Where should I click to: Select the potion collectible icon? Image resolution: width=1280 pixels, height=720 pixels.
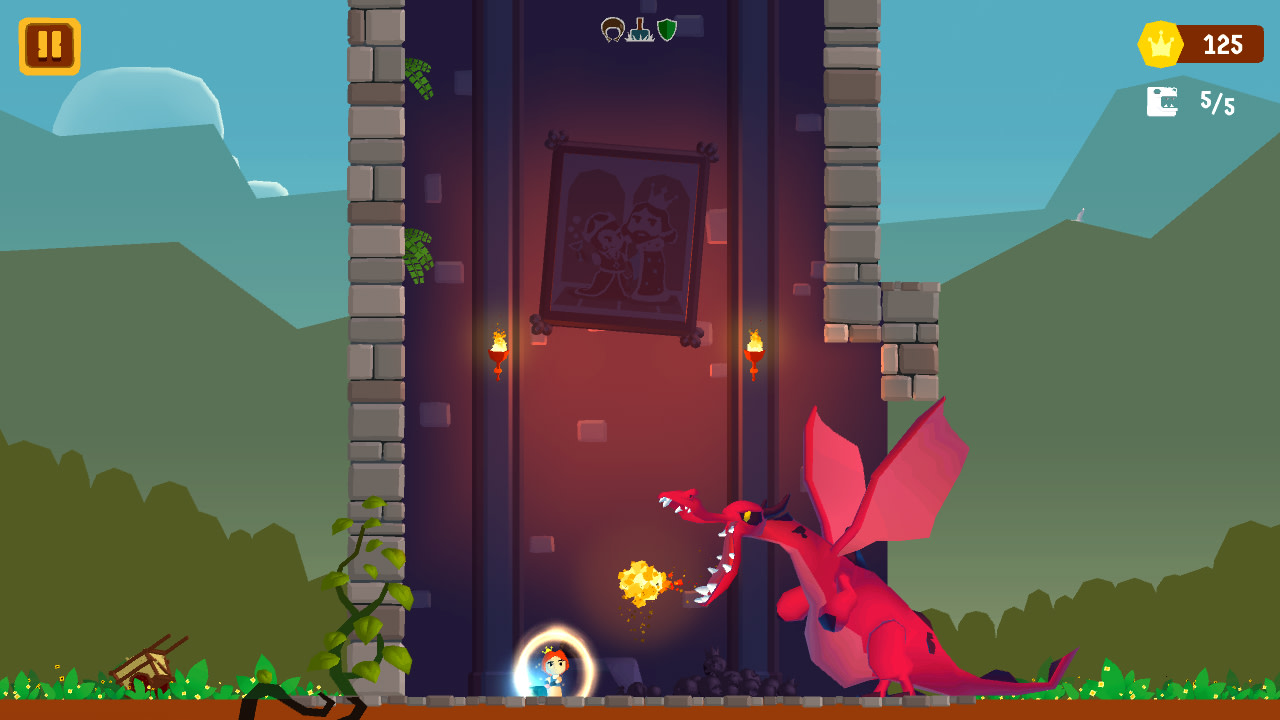pos(640,28)
